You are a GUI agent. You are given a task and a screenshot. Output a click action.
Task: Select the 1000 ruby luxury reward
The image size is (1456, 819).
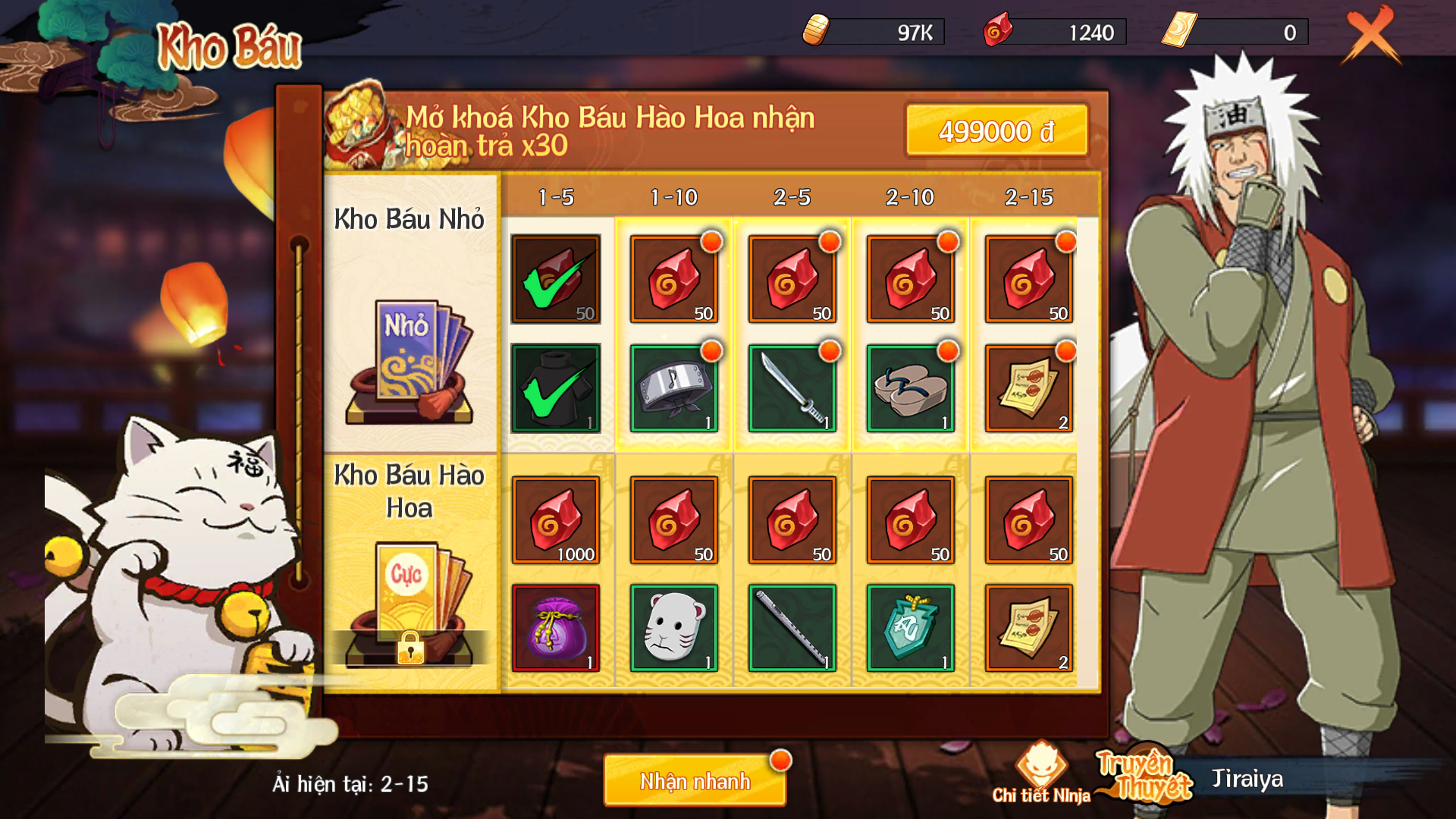click(x=556, y=520)
